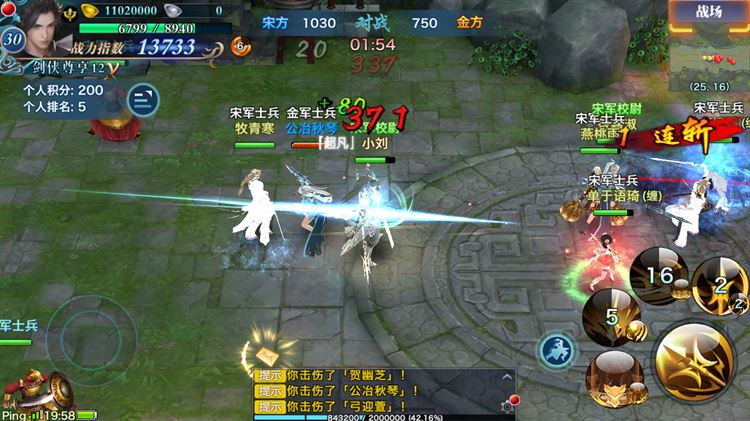Cast the skill marked with number 2
Viewport: 750px width, 421px height.
(721, 284)
